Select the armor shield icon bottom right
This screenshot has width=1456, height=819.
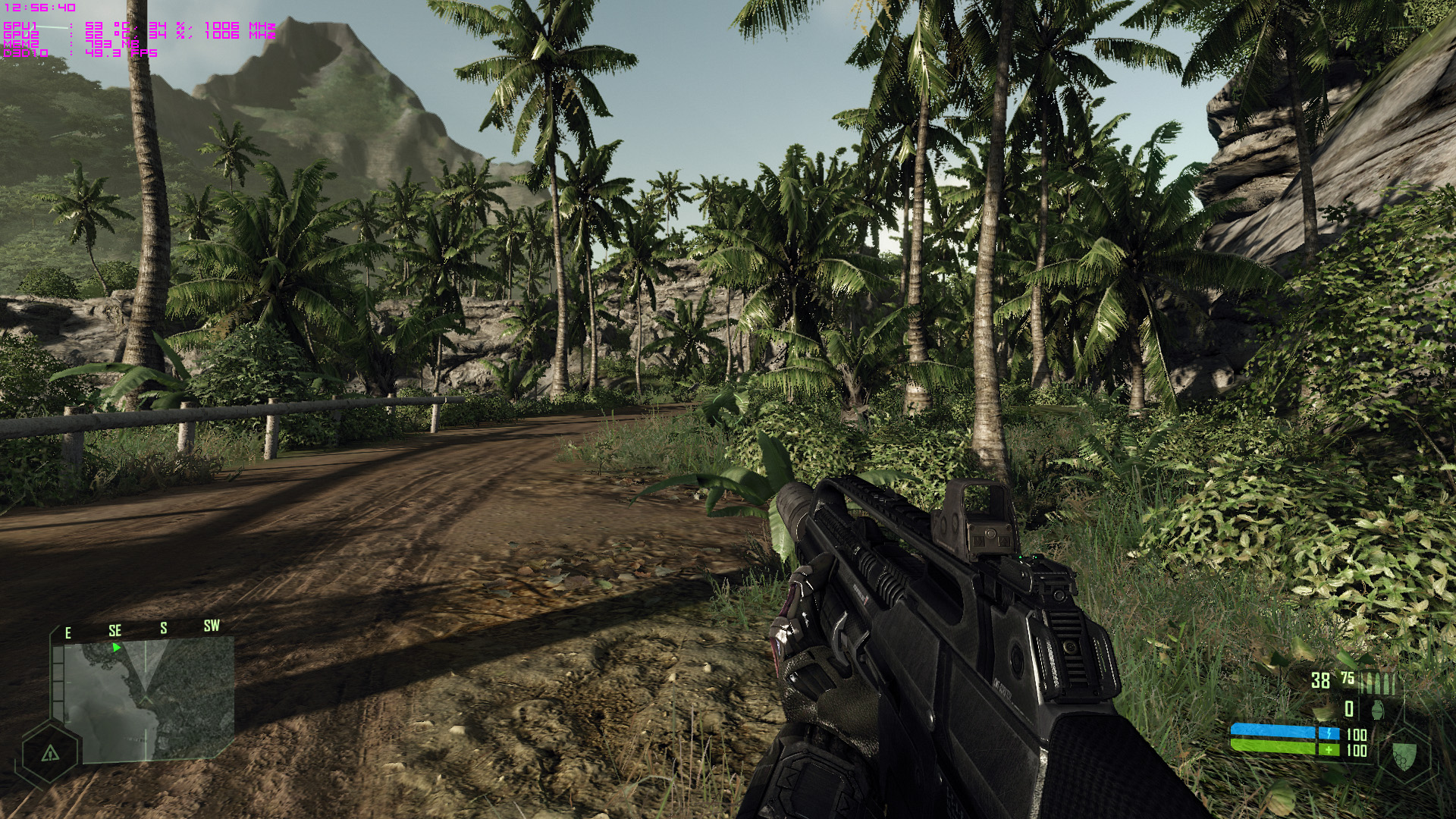[x=1404, y=755]
